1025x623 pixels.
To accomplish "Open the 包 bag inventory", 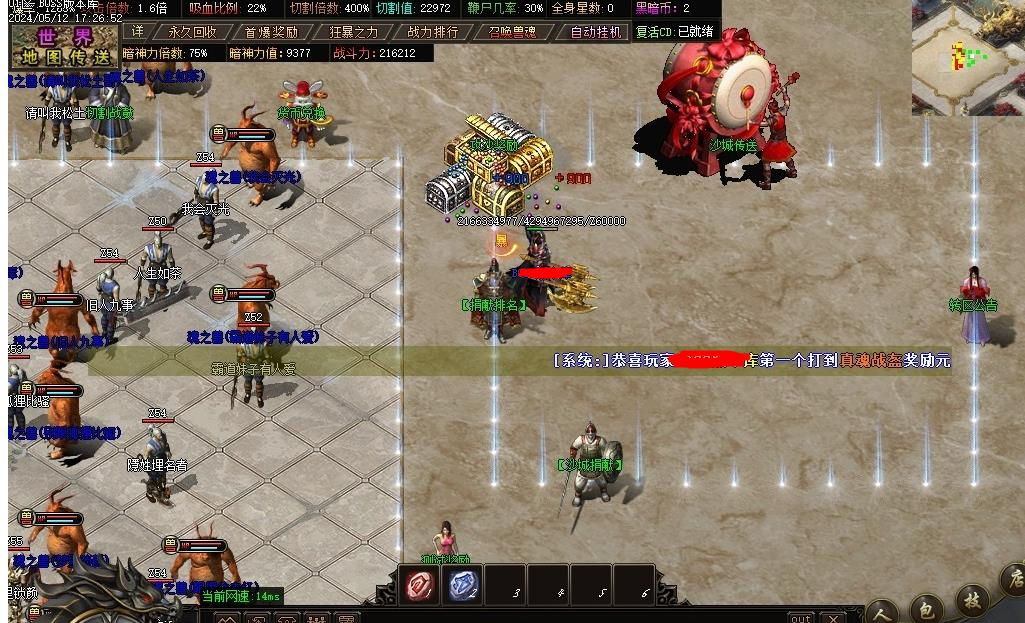I will [x=926, y=607].
